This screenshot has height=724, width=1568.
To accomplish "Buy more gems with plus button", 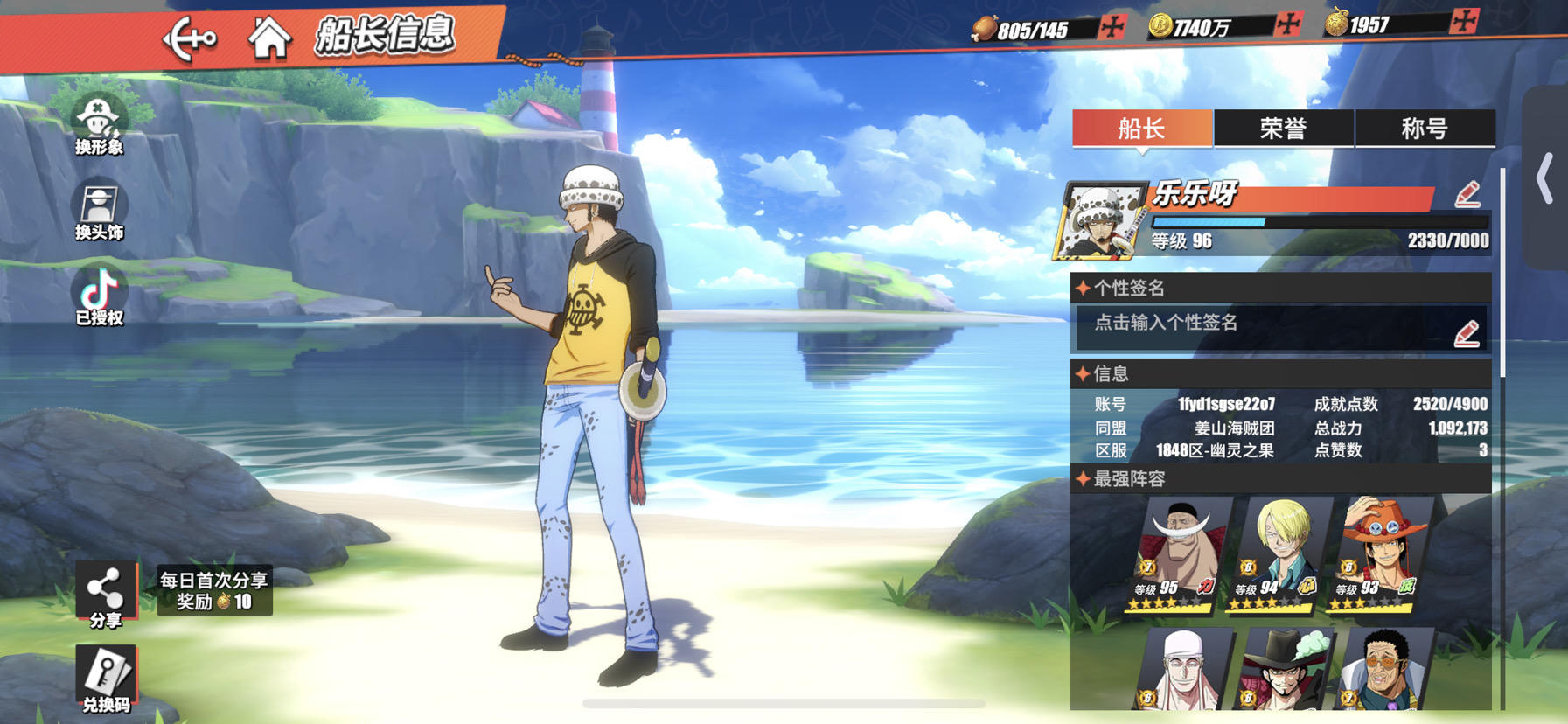I will coord(1463,21).
